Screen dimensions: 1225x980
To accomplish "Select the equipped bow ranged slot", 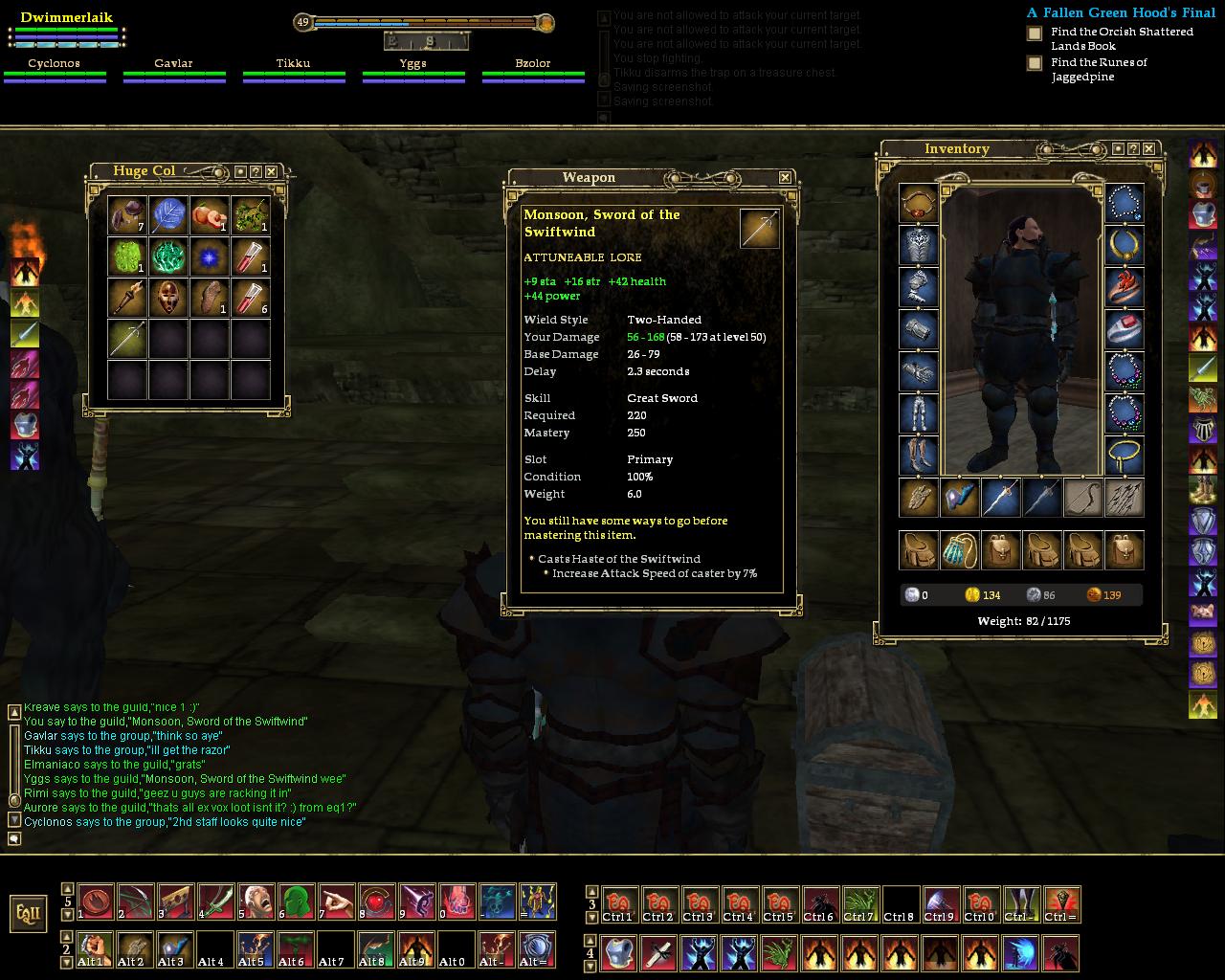I will pyautogui.click(x=1082, y=498).
